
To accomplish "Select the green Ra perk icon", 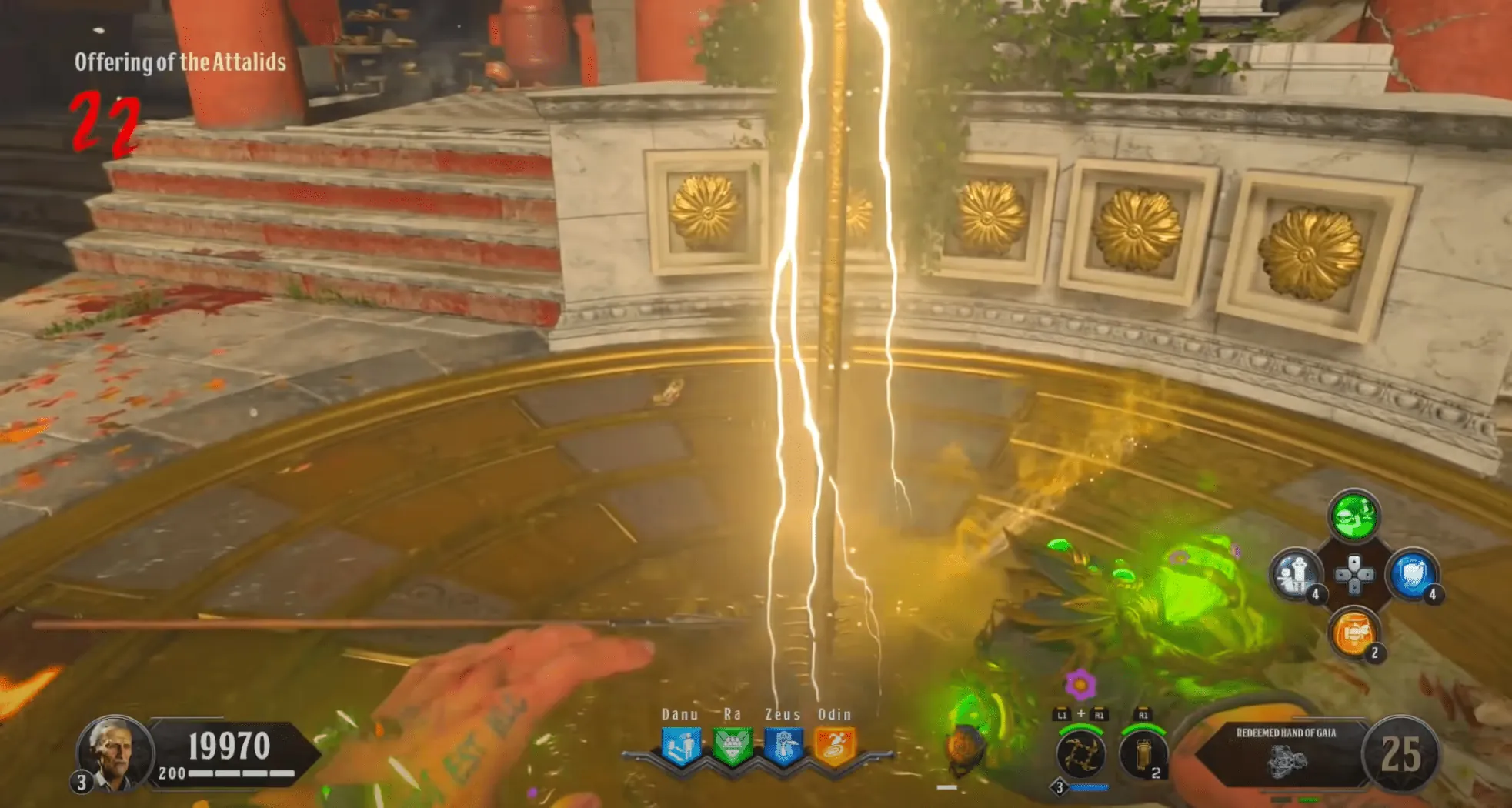I will (732, 746).
